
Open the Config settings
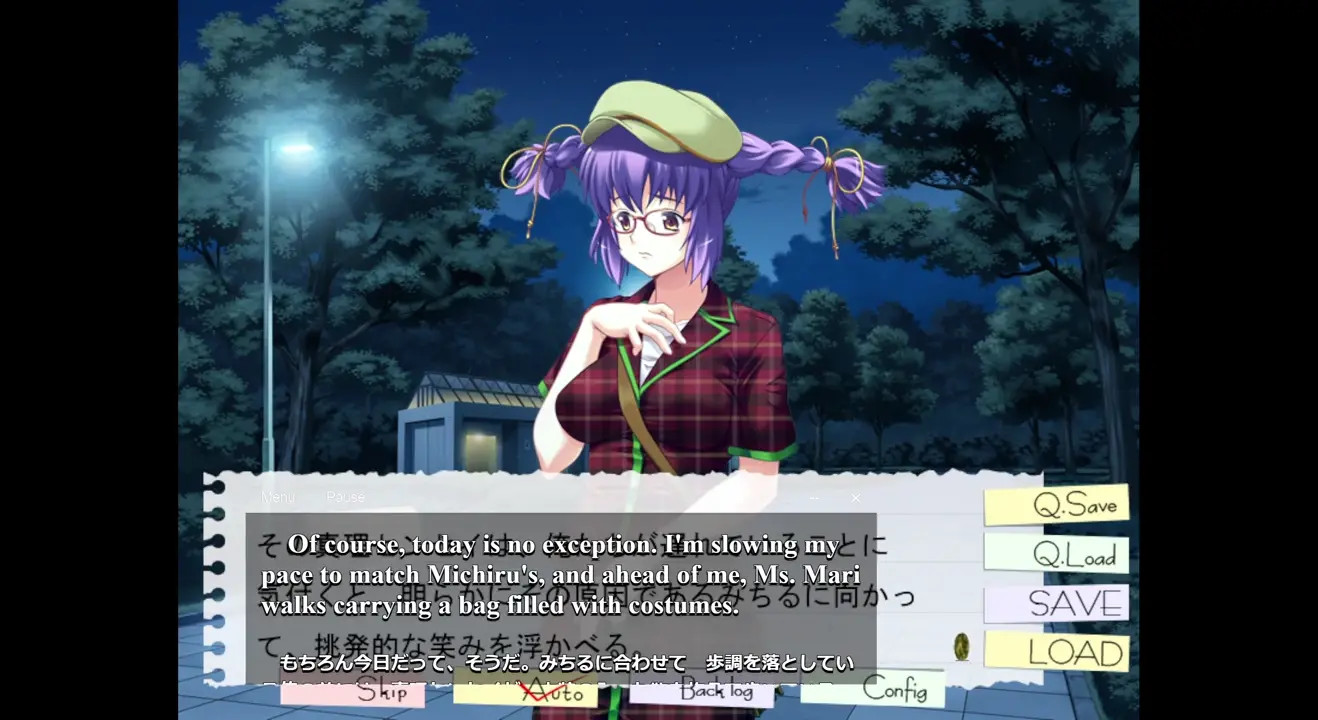(872, 688)
